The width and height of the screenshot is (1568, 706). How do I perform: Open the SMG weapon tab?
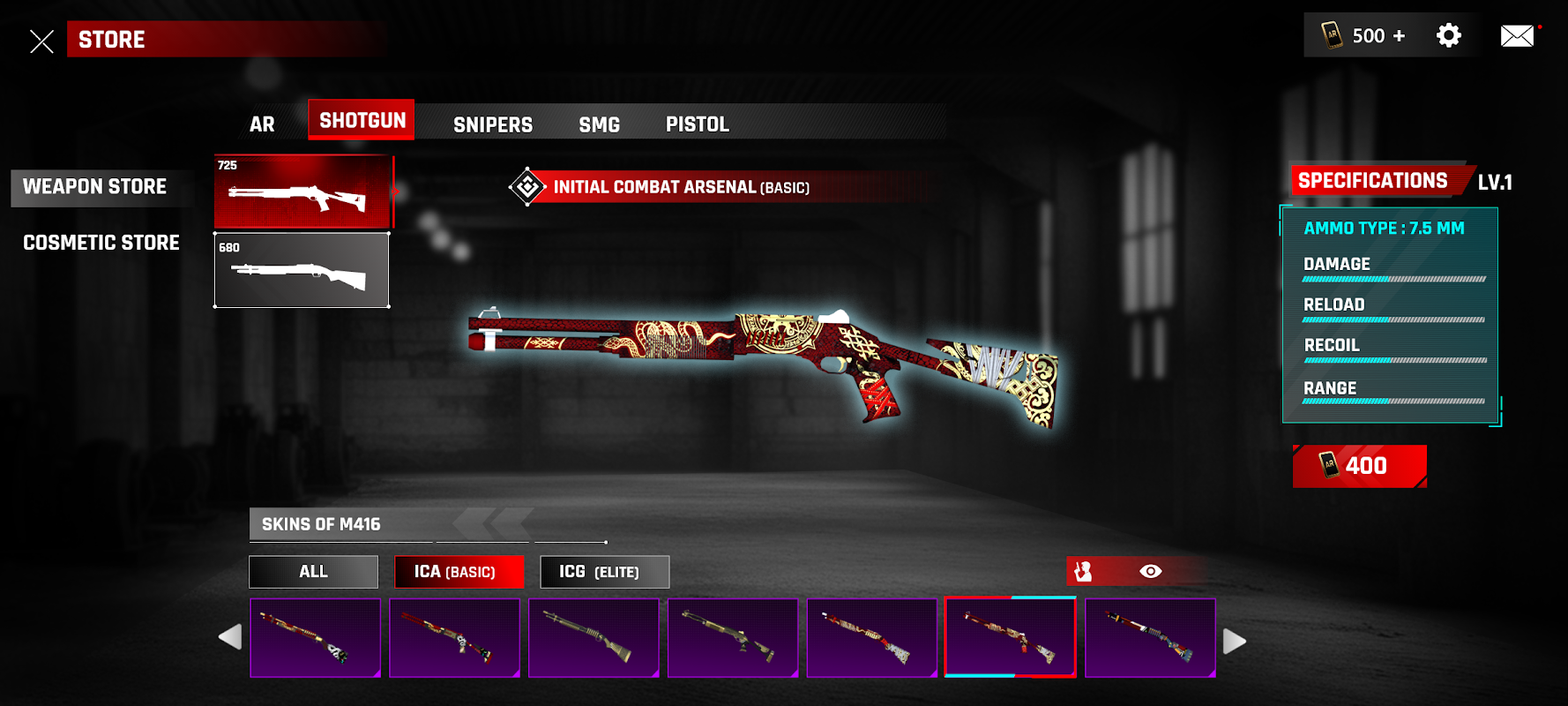(x=599, y=124)
